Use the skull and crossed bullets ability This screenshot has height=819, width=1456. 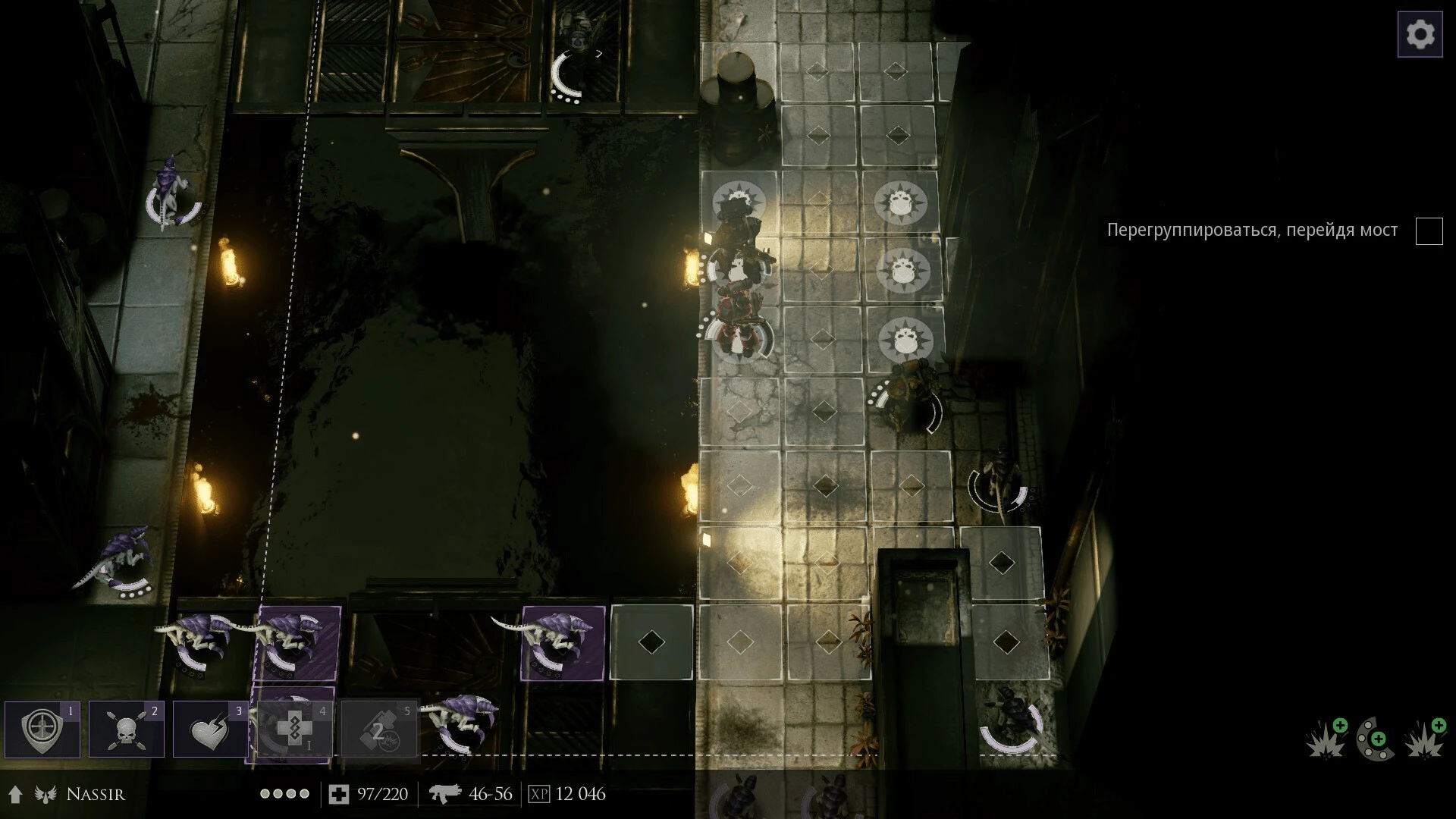[127, 730]
